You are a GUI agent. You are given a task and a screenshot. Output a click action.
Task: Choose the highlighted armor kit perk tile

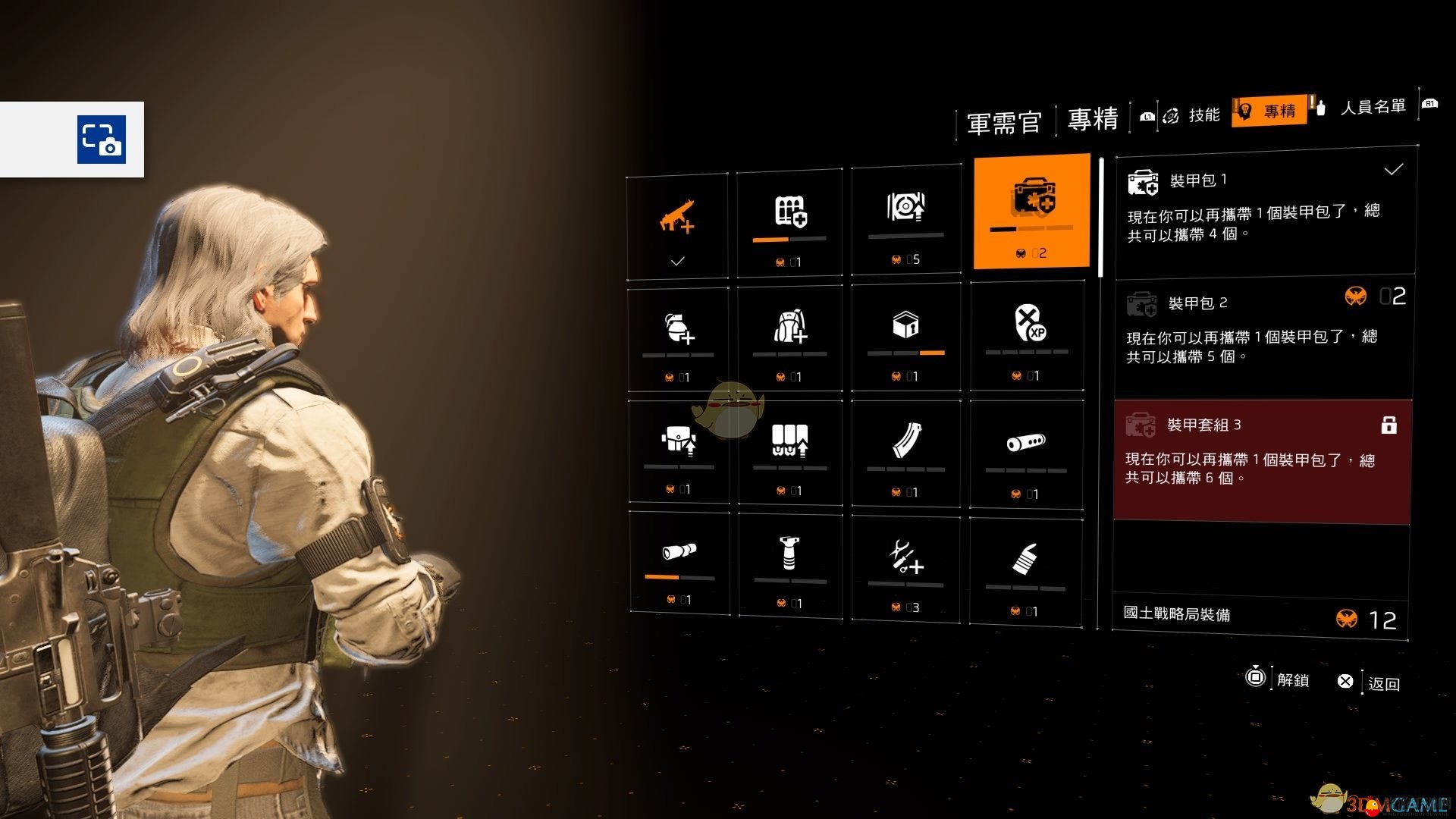click(x=1031, y=212)
